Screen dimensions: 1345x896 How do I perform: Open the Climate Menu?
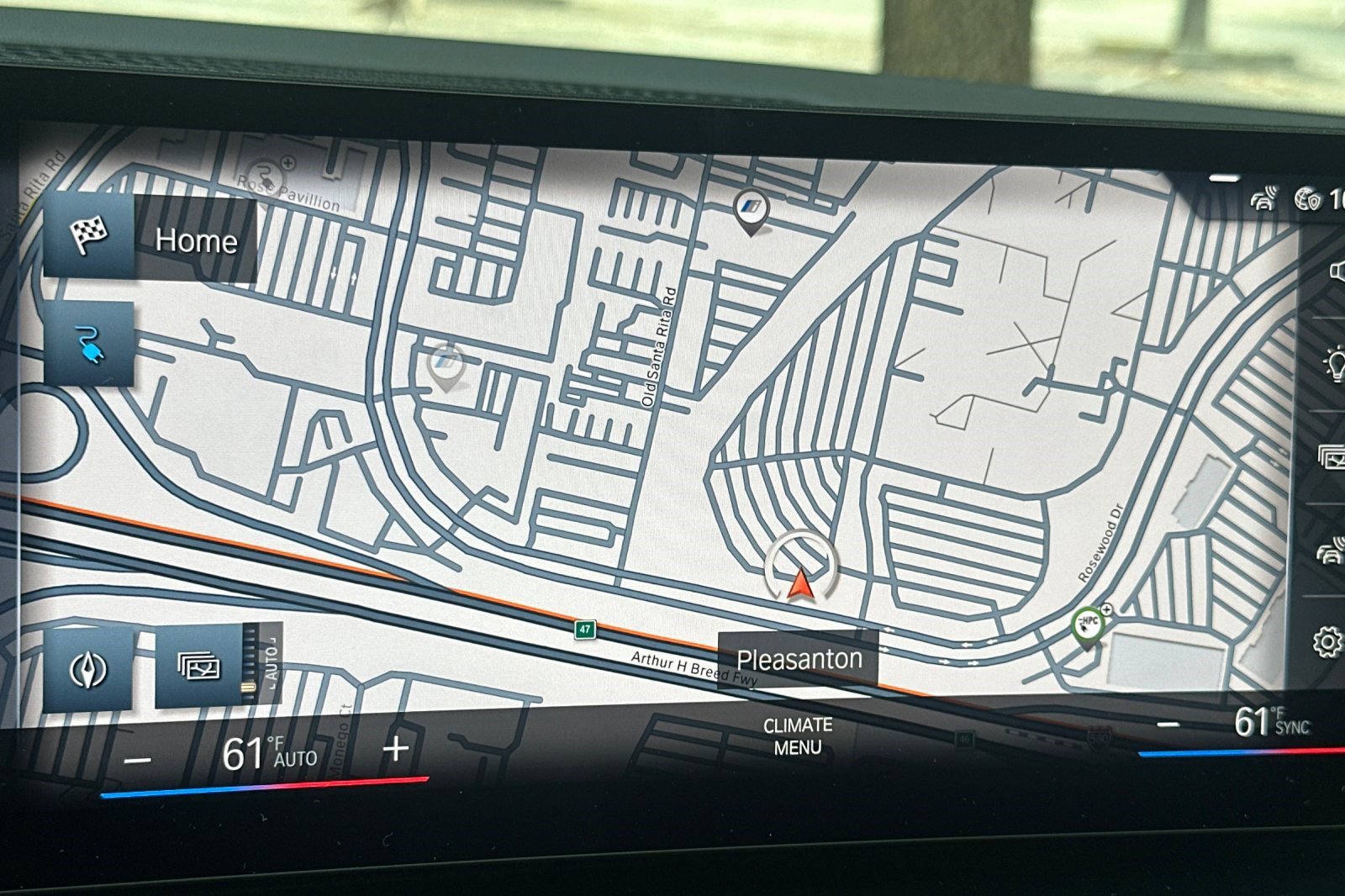coord(799,733)
